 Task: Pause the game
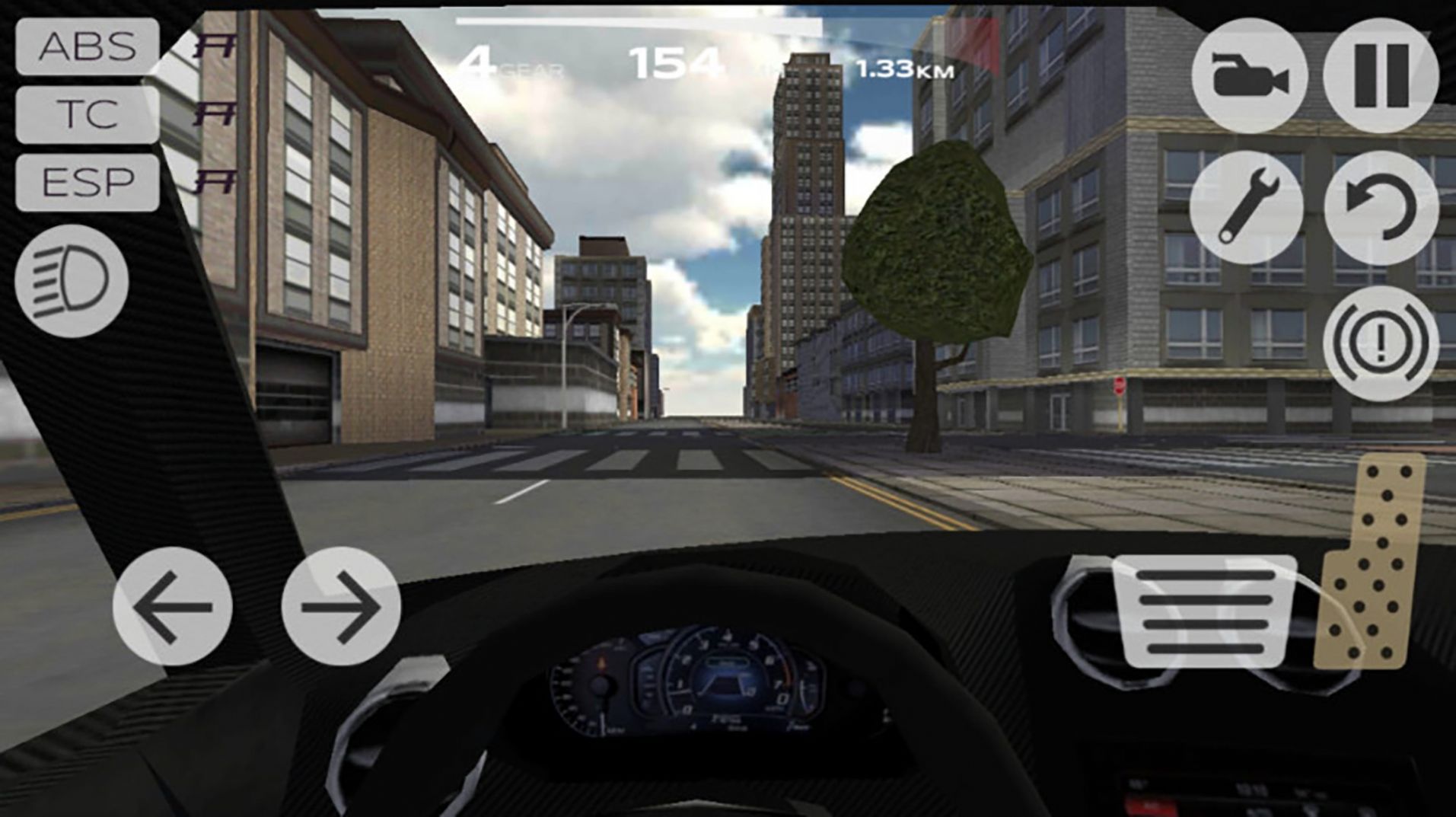1381,76
